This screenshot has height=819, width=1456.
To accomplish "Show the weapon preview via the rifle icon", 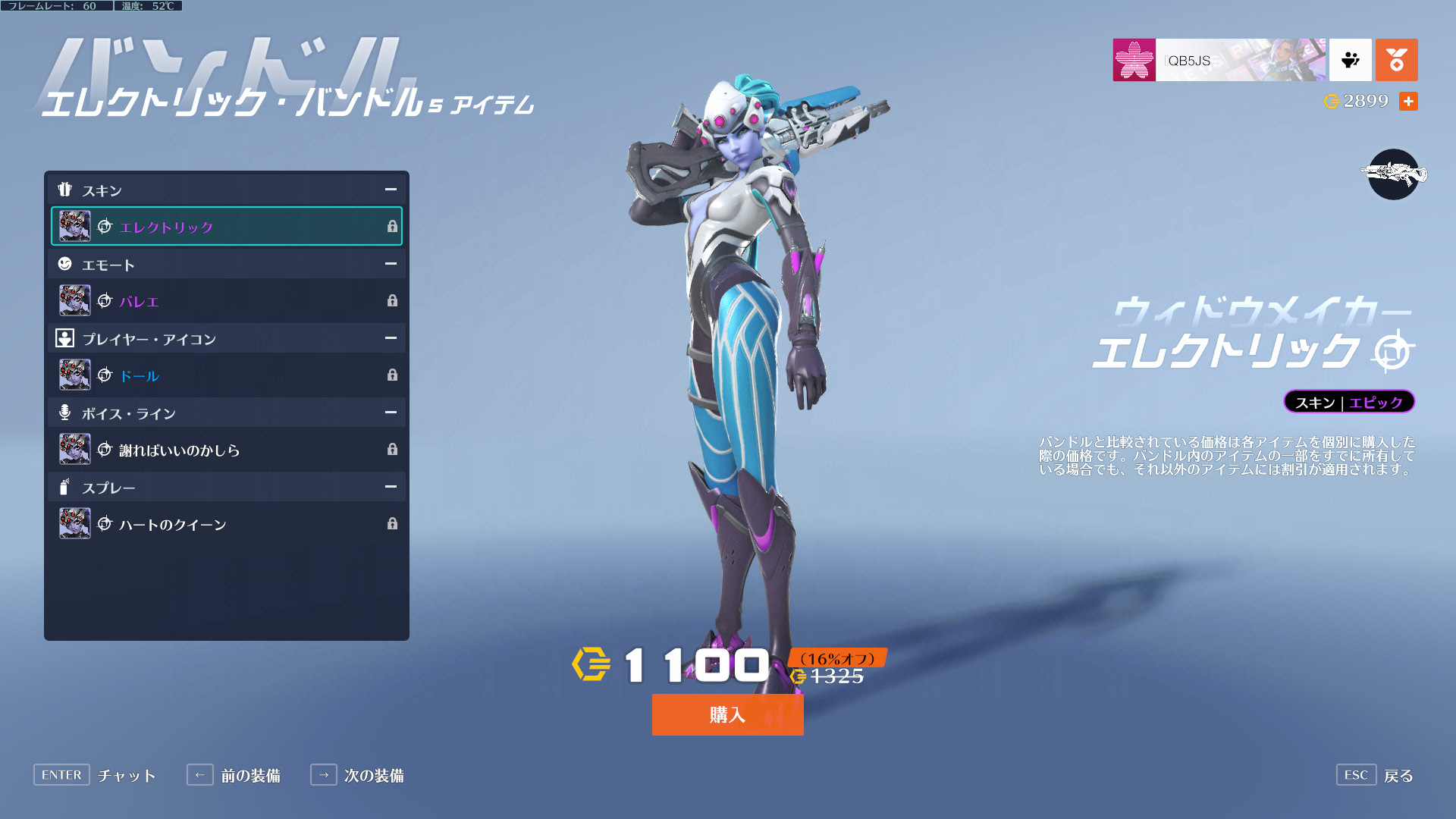I will [x=1393, y=174].
